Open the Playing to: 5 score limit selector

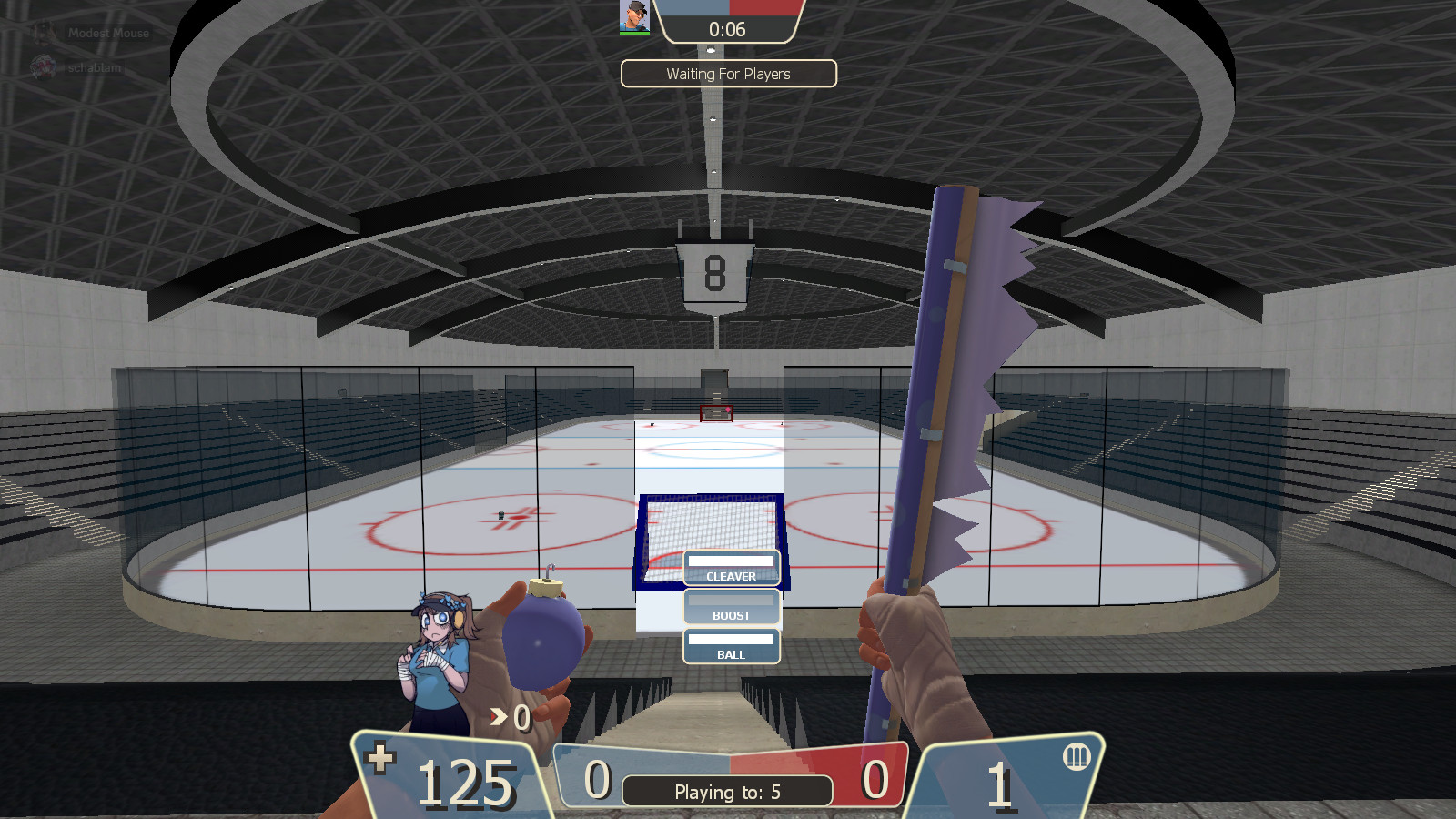tap(728, 791)
